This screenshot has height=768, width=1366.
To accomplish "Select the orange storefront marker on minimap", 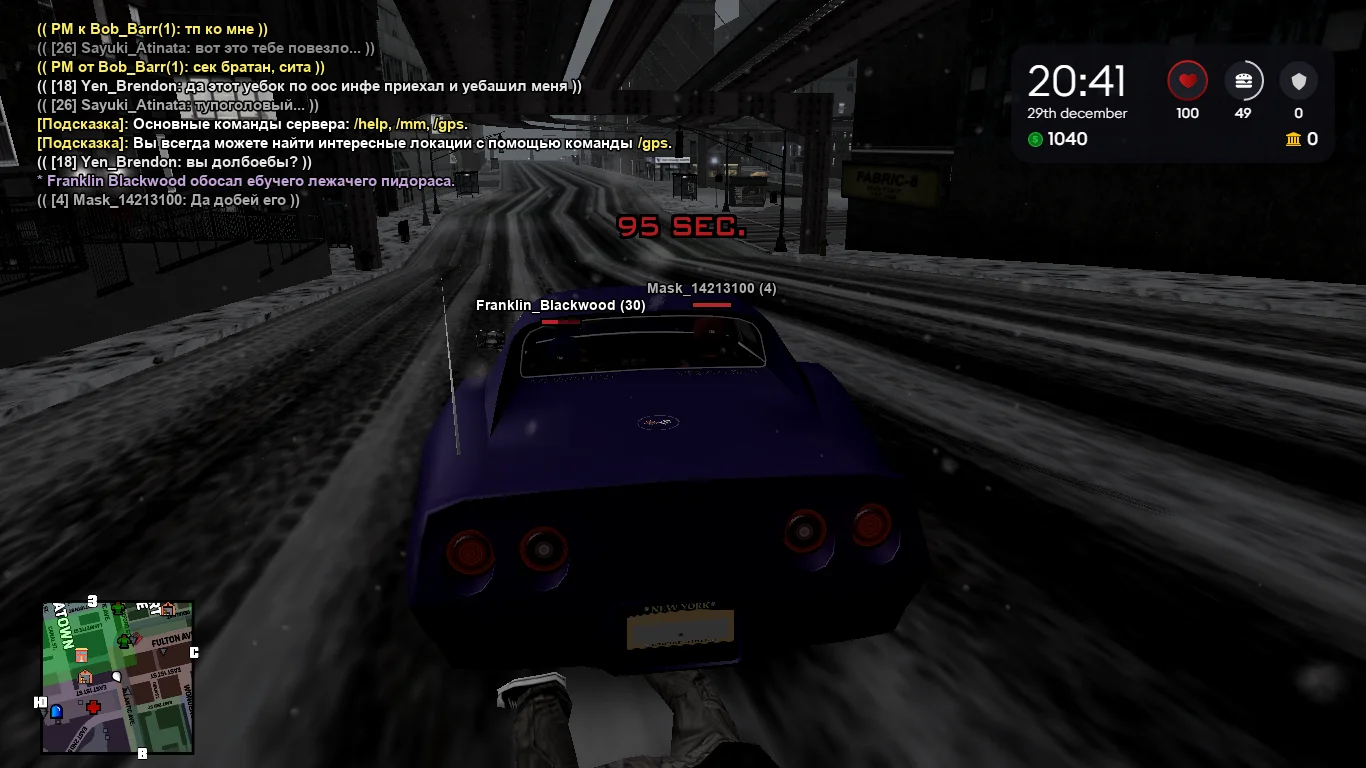I will [82, 654].
